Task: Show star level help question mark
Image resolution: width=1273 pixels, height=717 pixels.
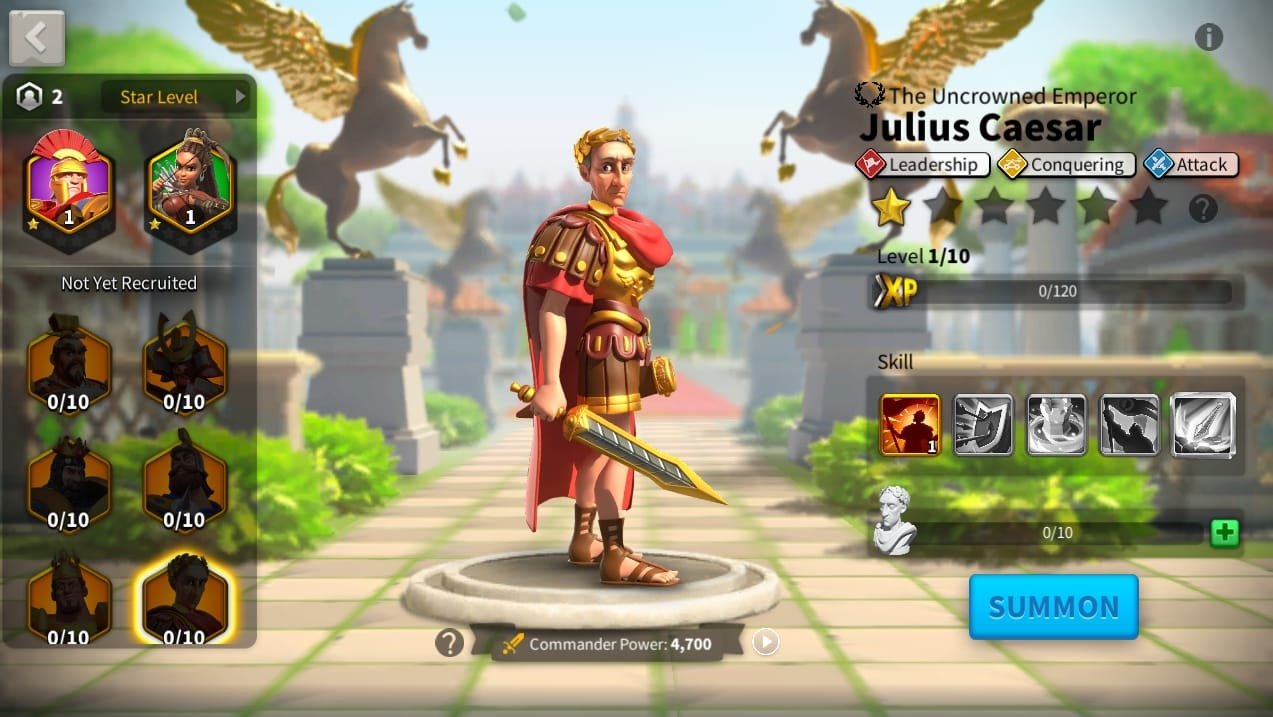Action: point(1203,209)
